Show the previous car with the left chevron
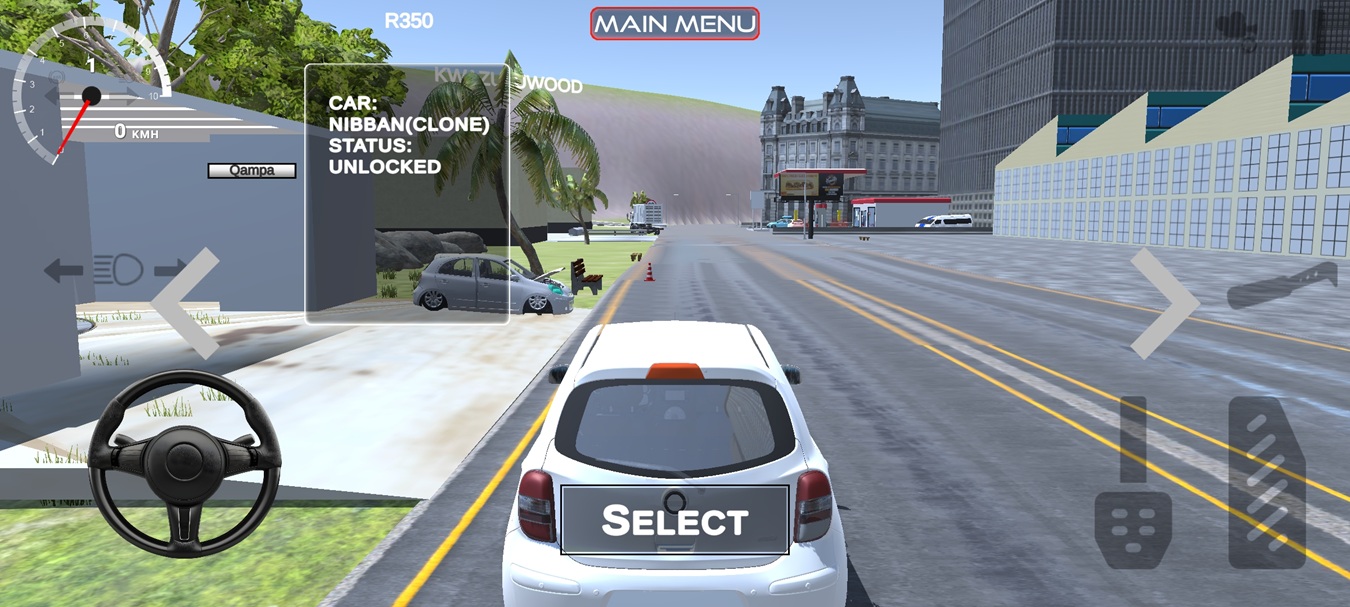 pos(189,303)
